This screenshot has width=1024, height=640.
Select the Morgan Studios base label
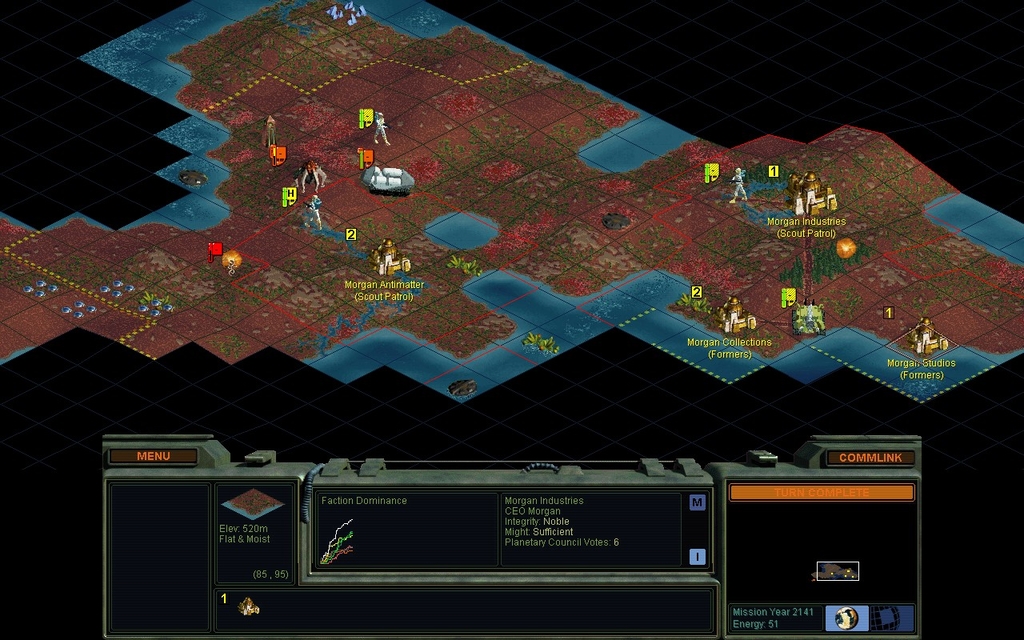point(921,364)
